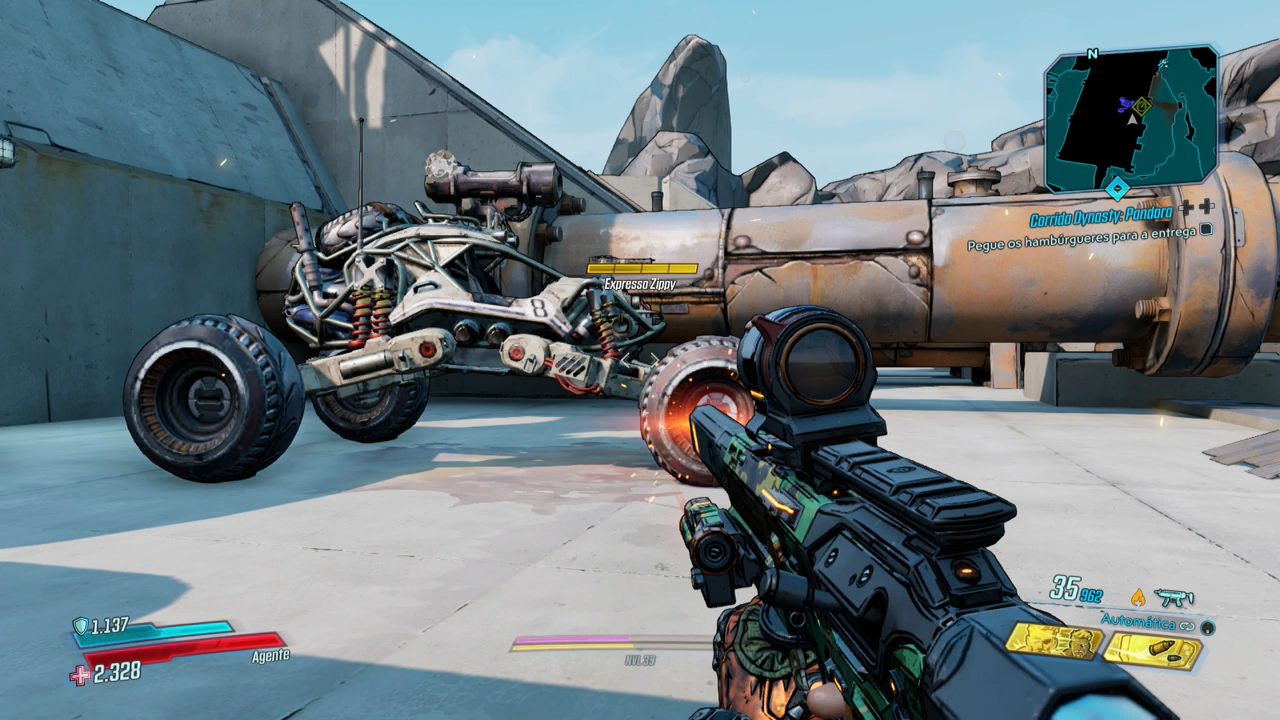Activate the yellow bullet skill card
Screen dimensions: 1280x720
pyautogui.click(x=1152, y=651)
